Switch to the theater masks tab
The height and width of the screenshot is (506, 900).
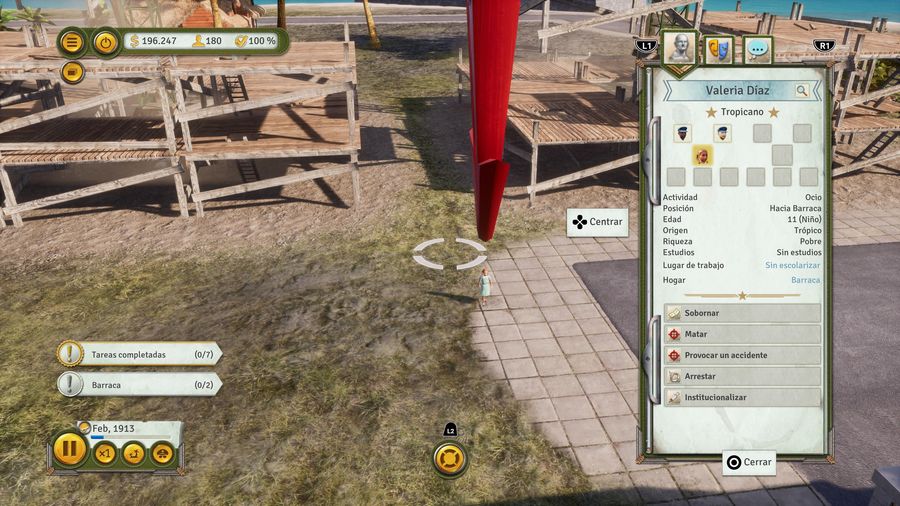(719, 49)
